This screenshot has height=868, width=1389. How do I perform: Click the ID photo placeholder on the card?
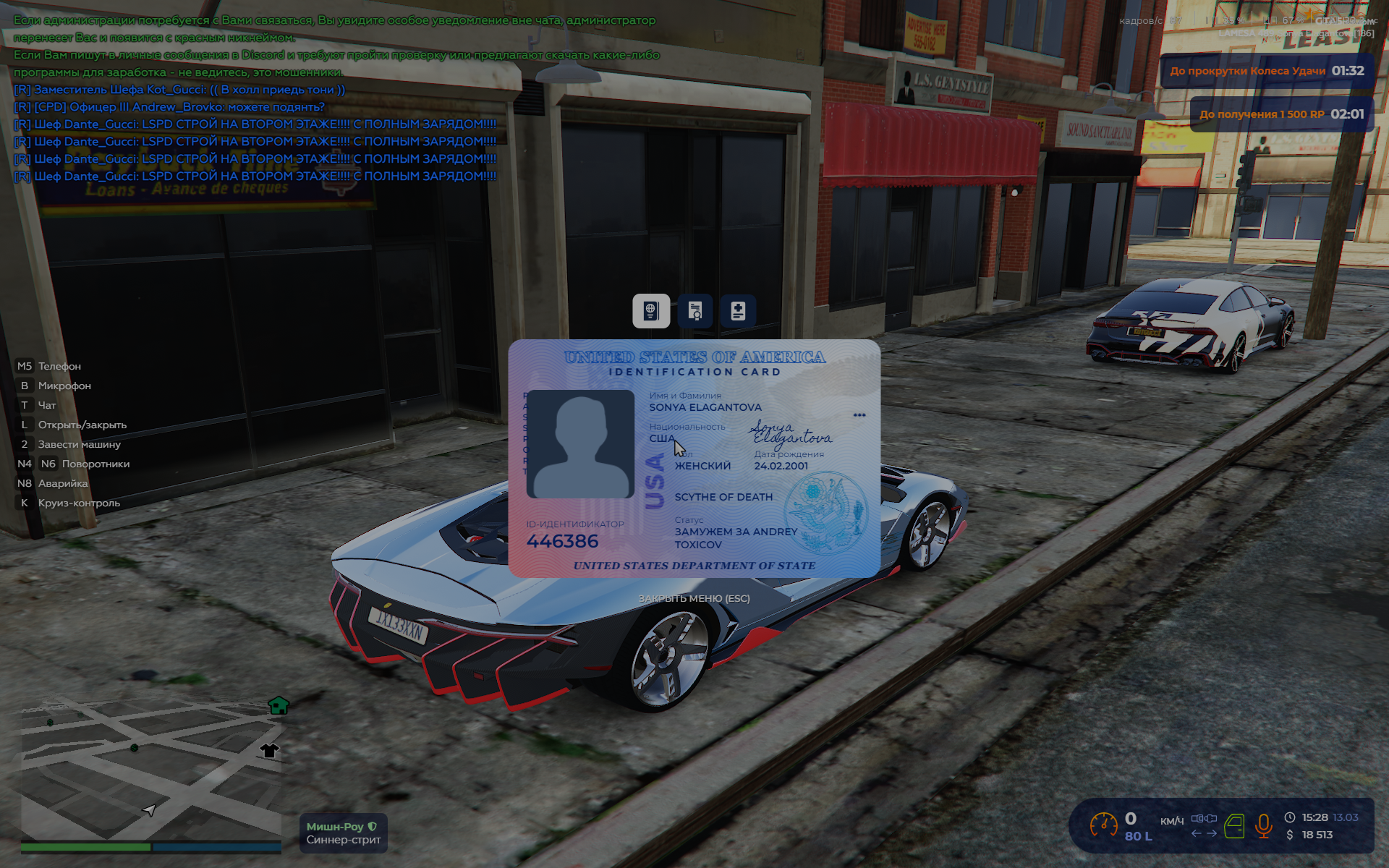click(580, 444)
